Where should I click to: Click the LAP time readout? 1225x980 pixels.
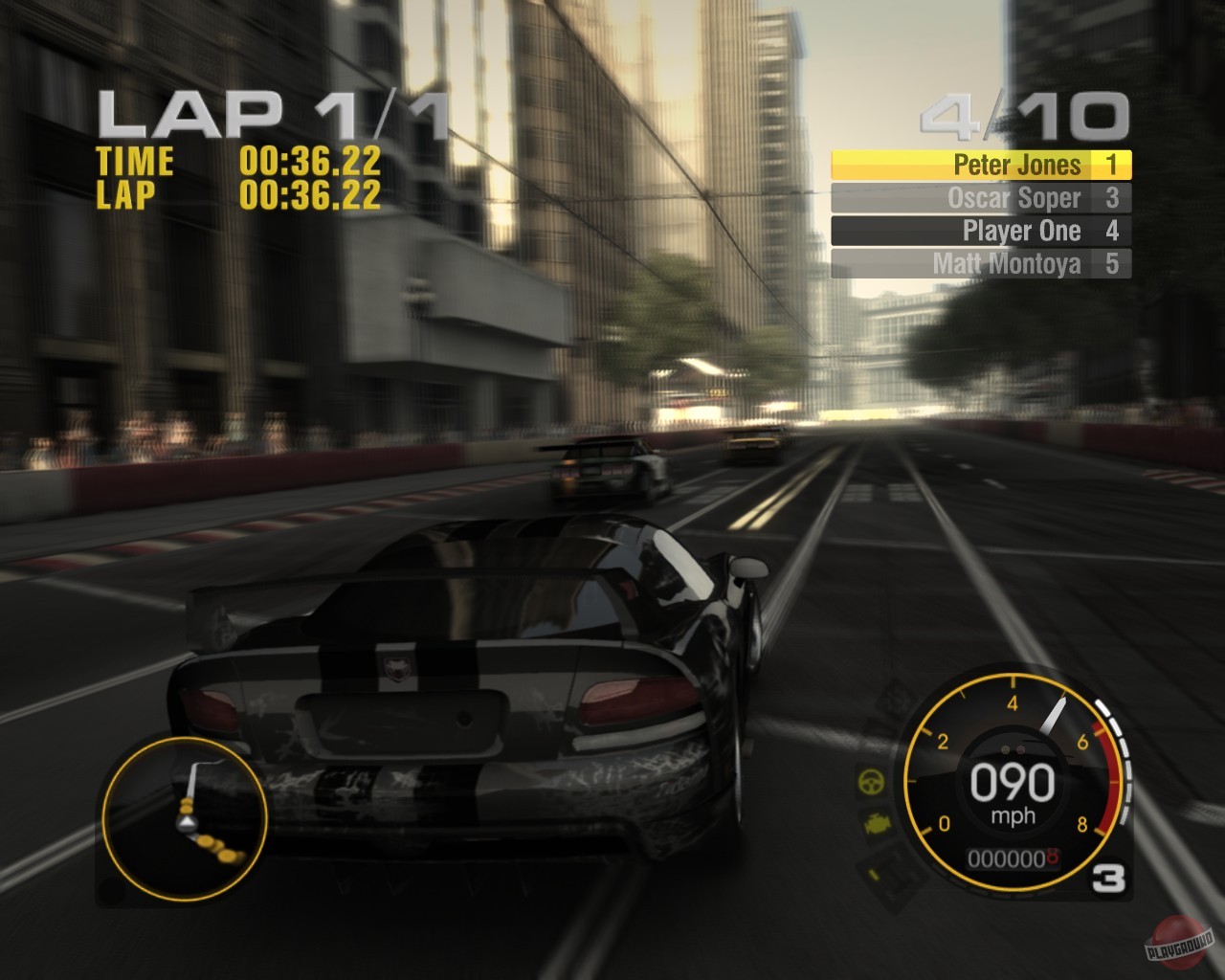tap(309, 196)
